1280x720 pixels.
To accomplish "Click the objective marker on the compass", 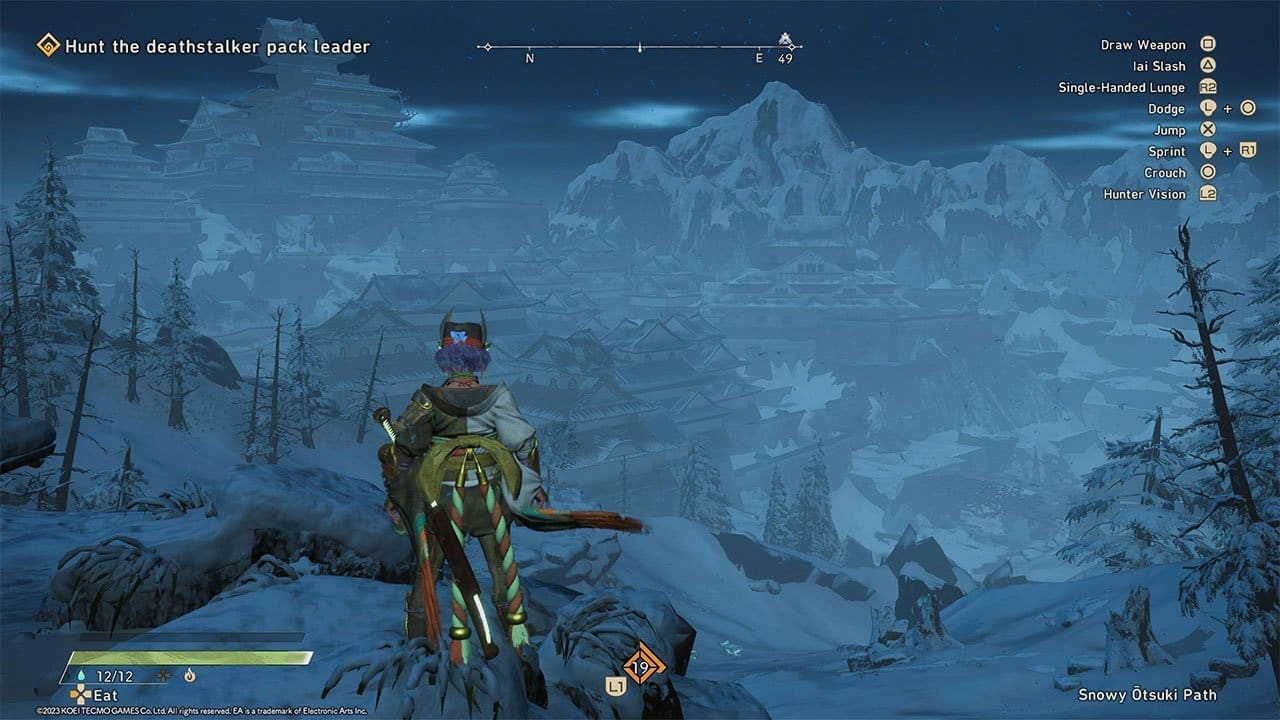I will 786,41.
